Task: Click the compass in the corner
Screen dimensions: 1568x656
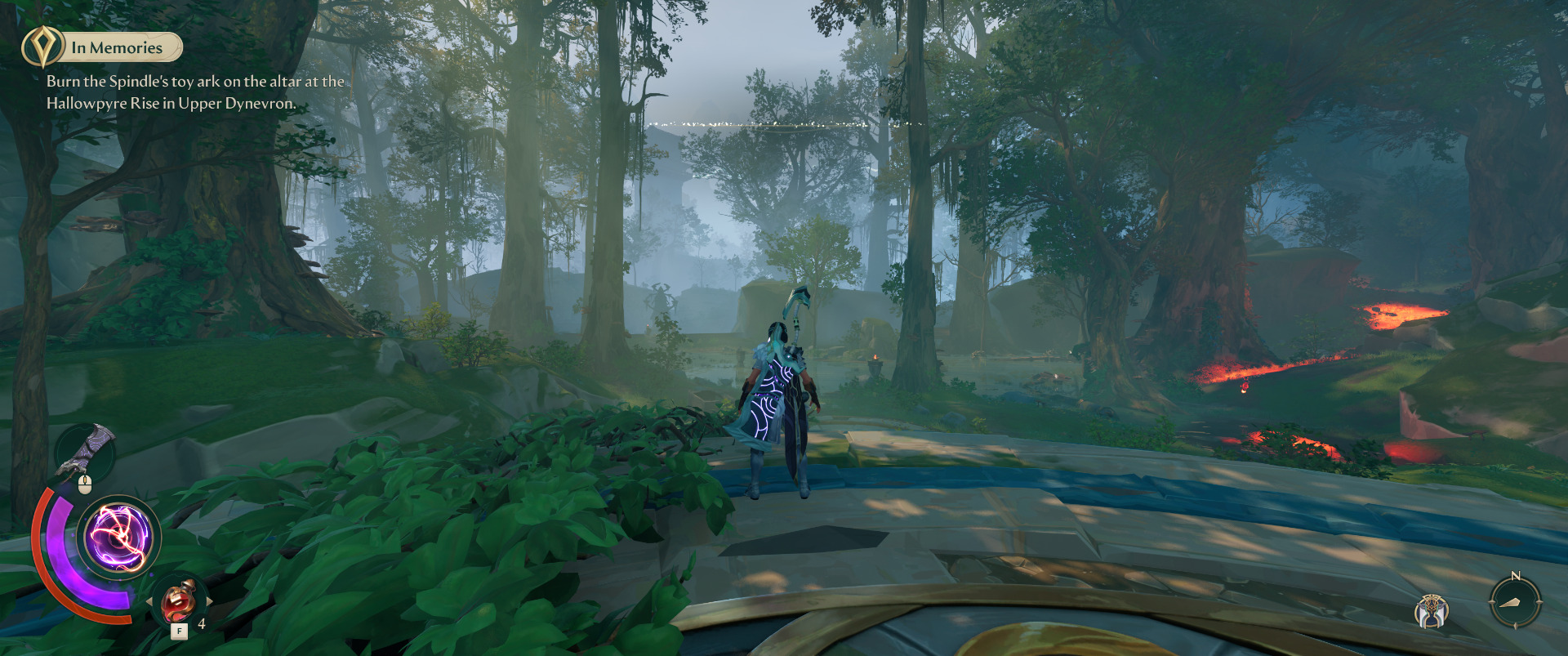Action: [1515, 602]
